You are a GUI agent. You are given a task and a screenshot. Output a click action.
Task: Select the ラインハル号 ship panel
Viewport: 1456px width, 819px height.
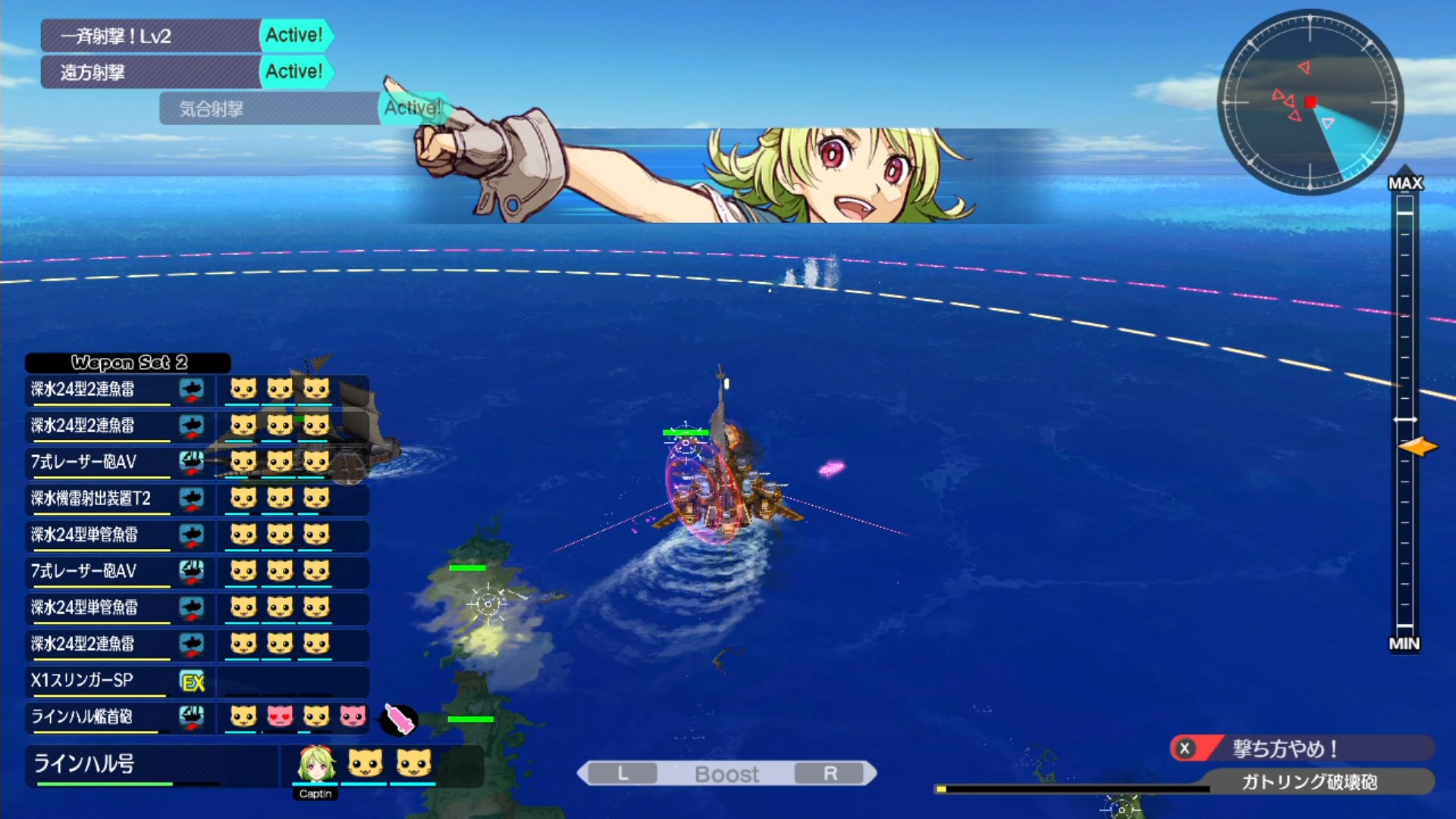point(152,764)
